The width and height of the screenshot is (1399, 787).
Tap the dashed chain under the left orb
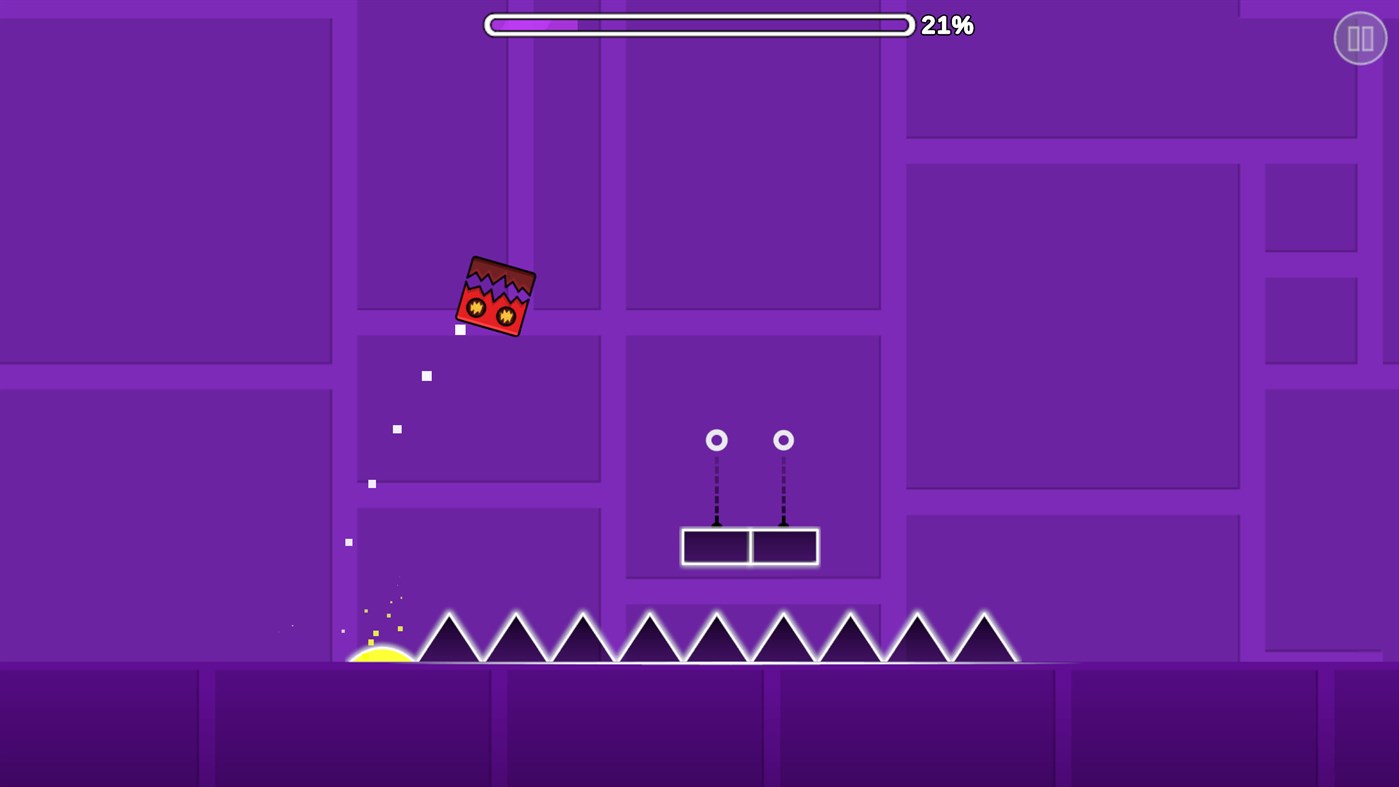pyautogui.click(x=717, y=490)
